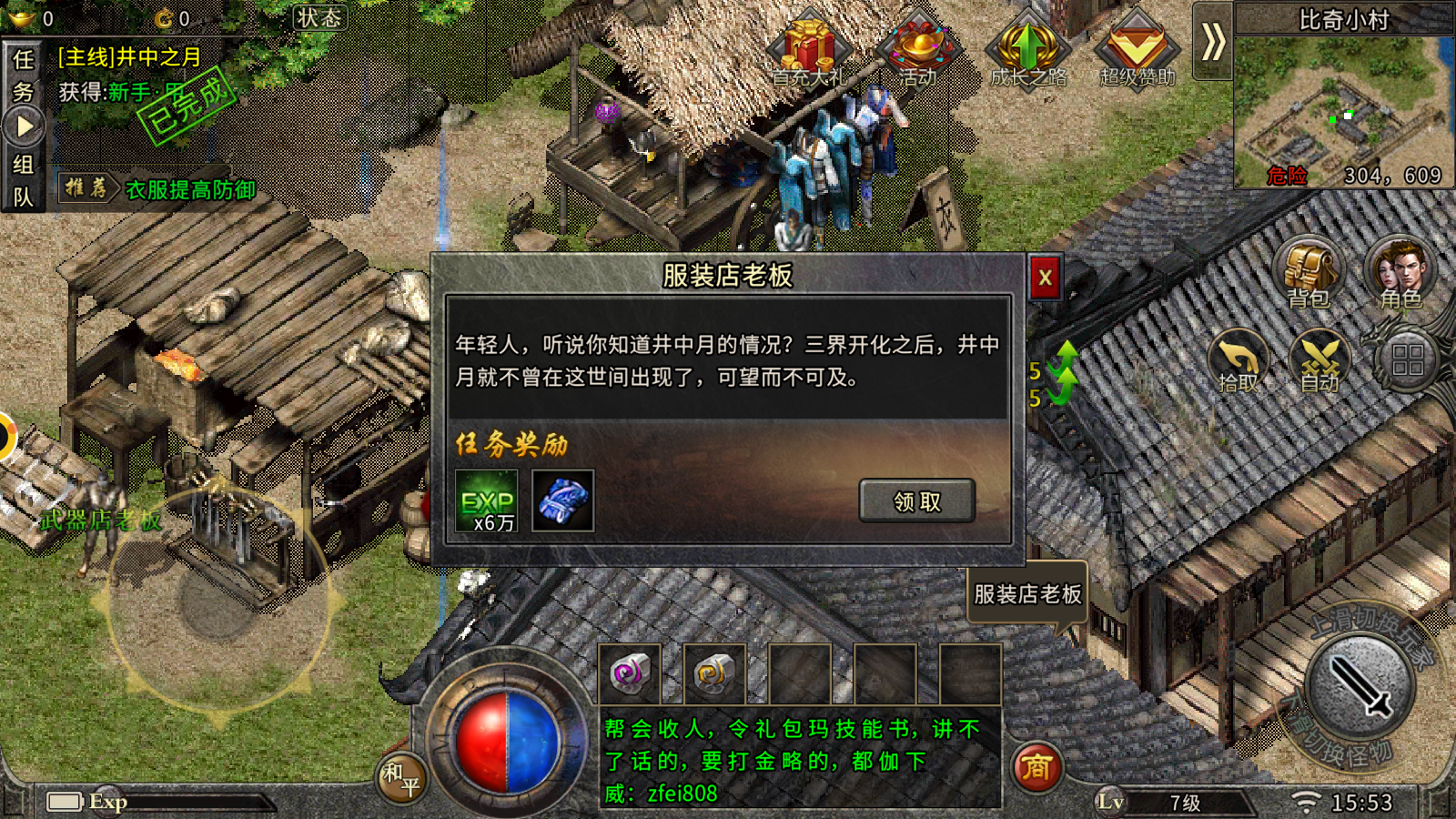
Task: Open the 背包 backpack
Action: (1308, 274)
